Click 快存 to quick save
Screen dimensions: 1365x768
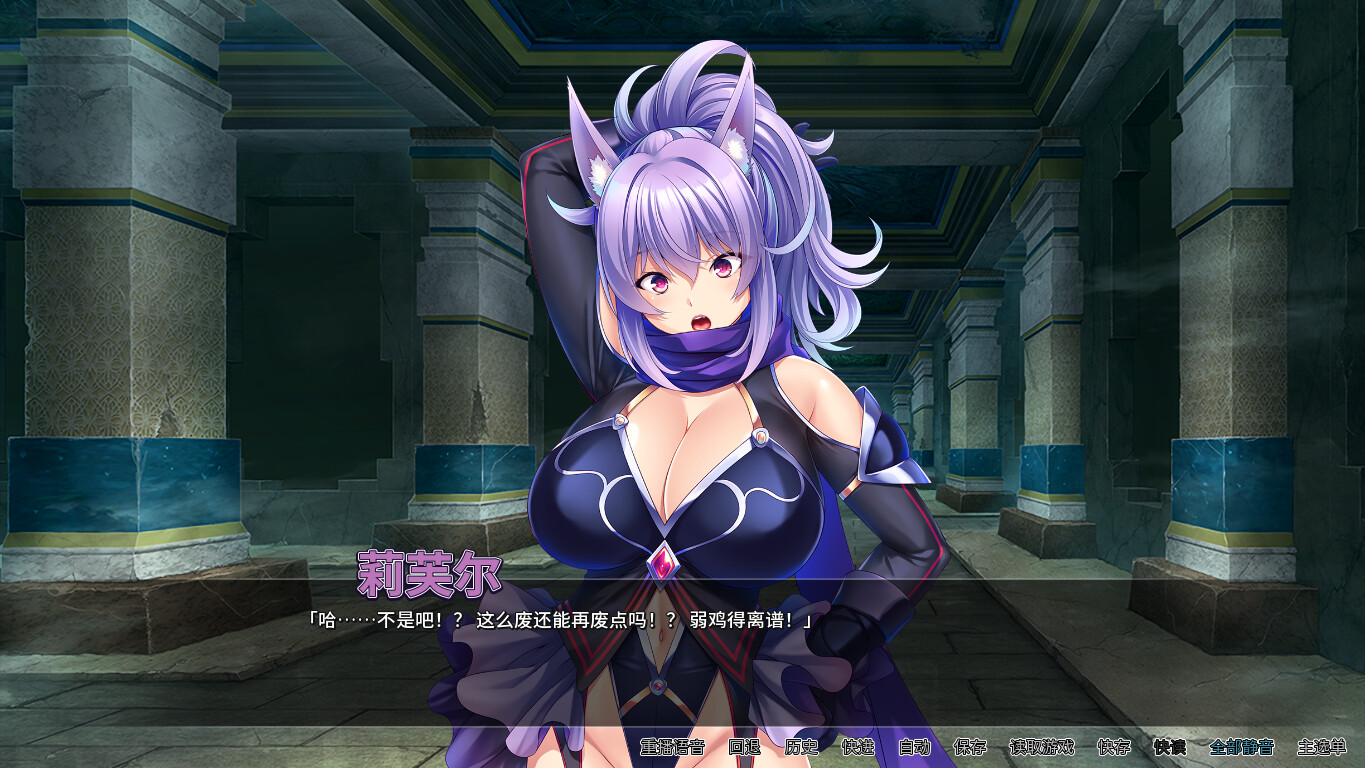1113,745
